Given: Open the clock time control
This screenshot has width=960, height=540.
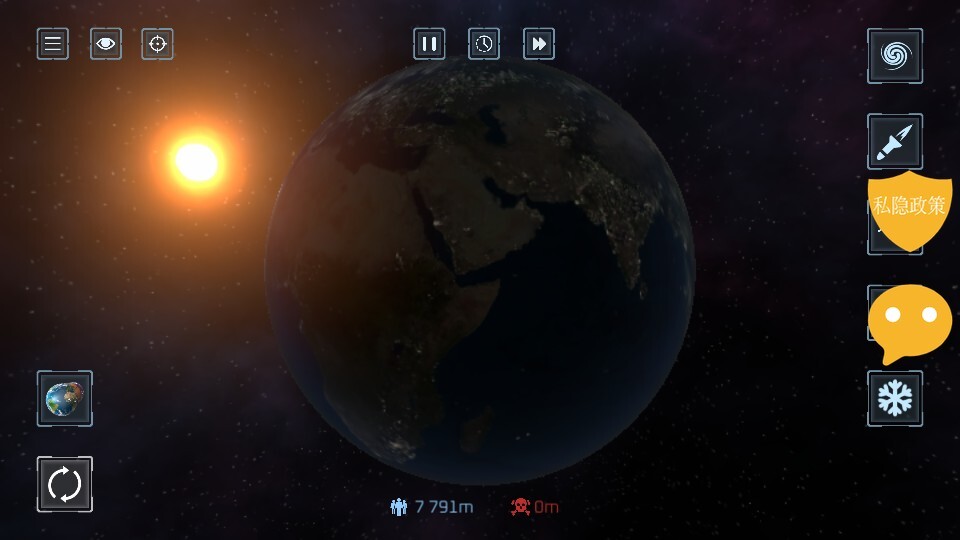Looking at the screenshot, I should (x=484, y=44).
